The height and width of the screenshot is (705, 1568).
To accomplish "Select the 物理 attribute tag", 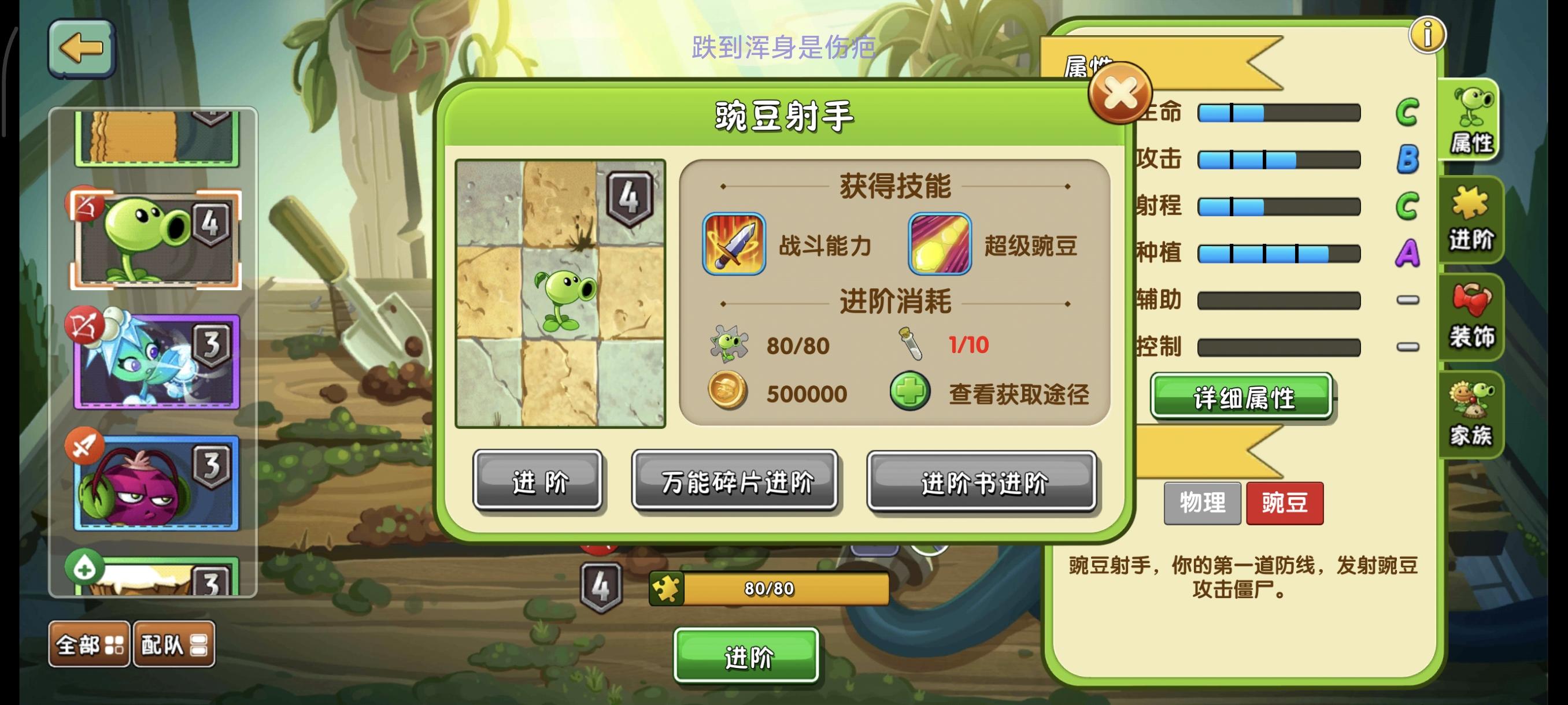I will pos(1202,503).
